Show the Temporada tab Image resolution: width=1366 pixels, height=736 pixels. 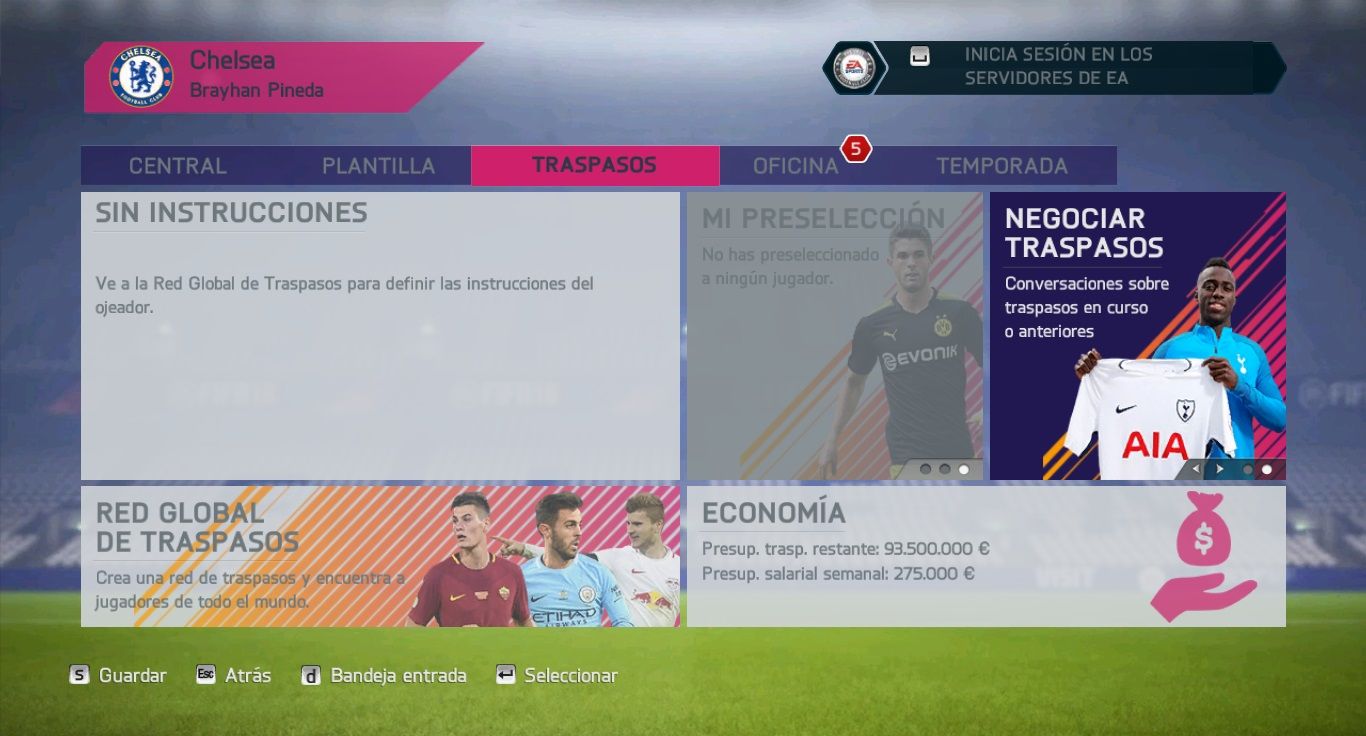click(x=1001, y=166)
